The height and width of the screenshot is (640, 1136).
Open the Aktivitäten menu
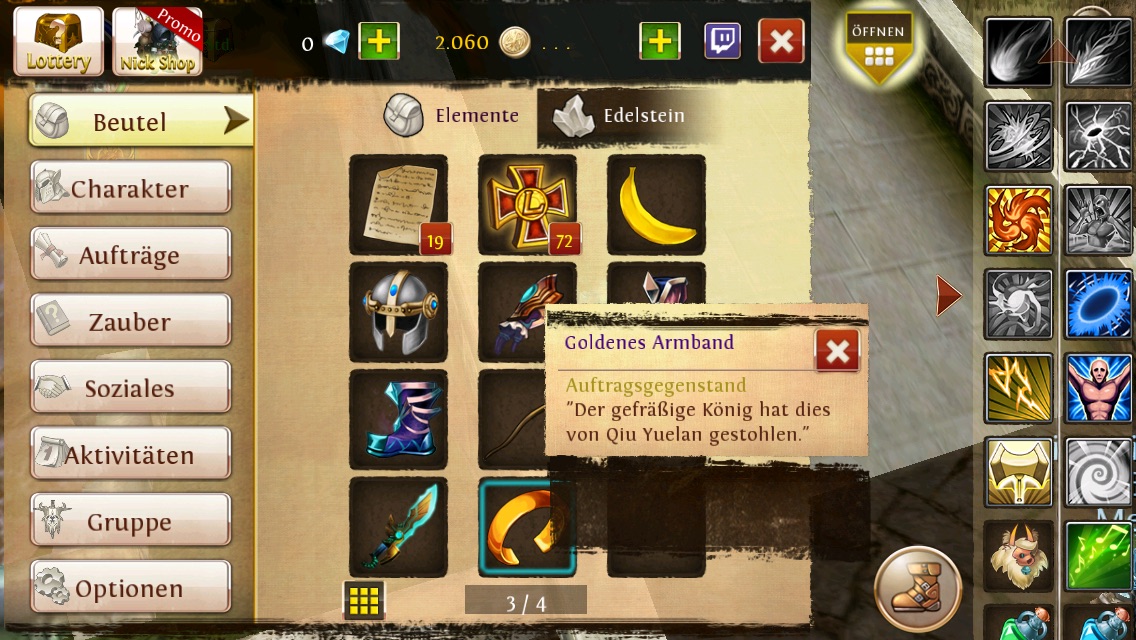point(130,455)
